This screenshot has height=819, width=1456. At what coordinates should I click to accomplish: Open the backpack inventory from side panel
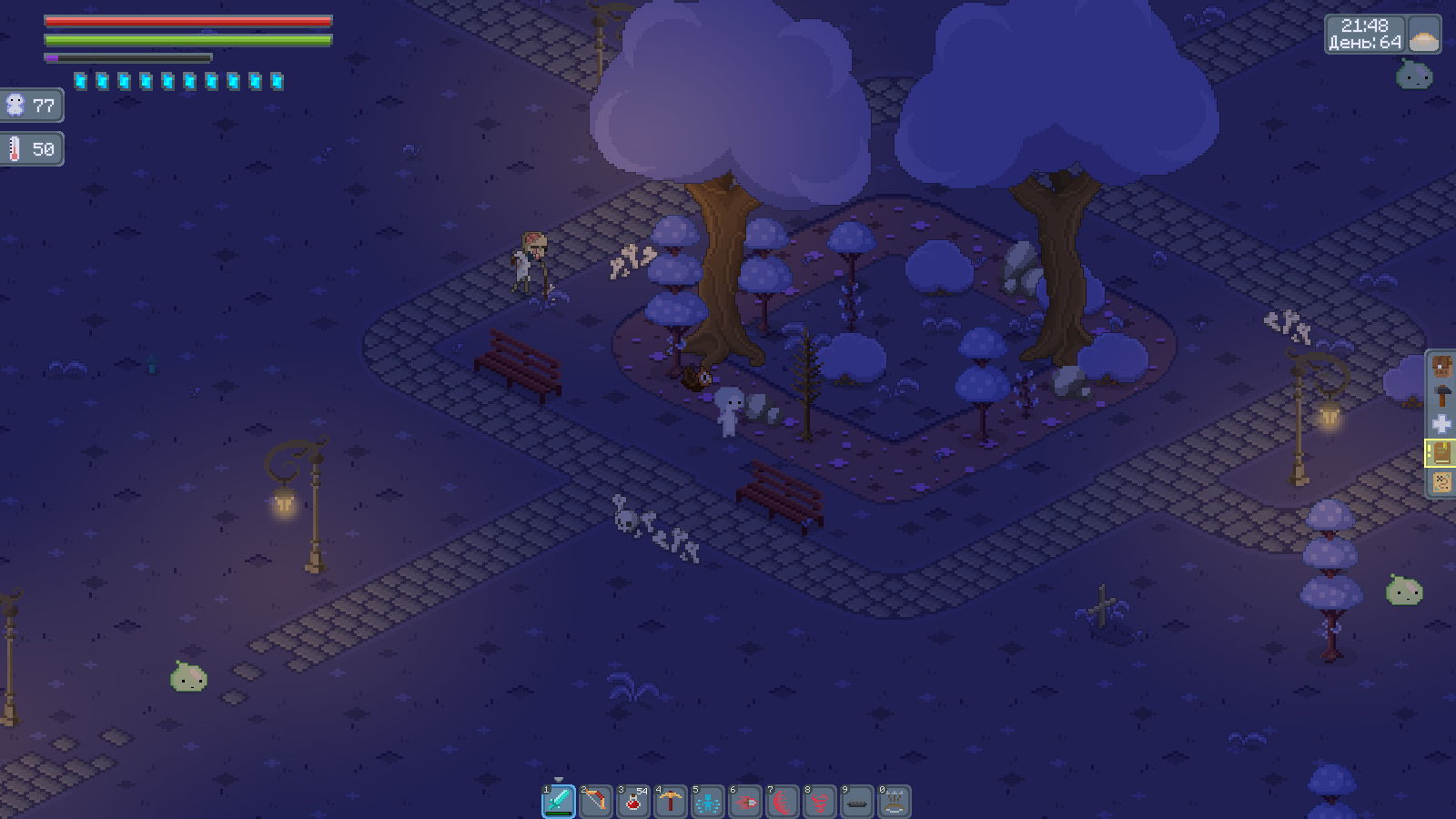coord(1441,368)
